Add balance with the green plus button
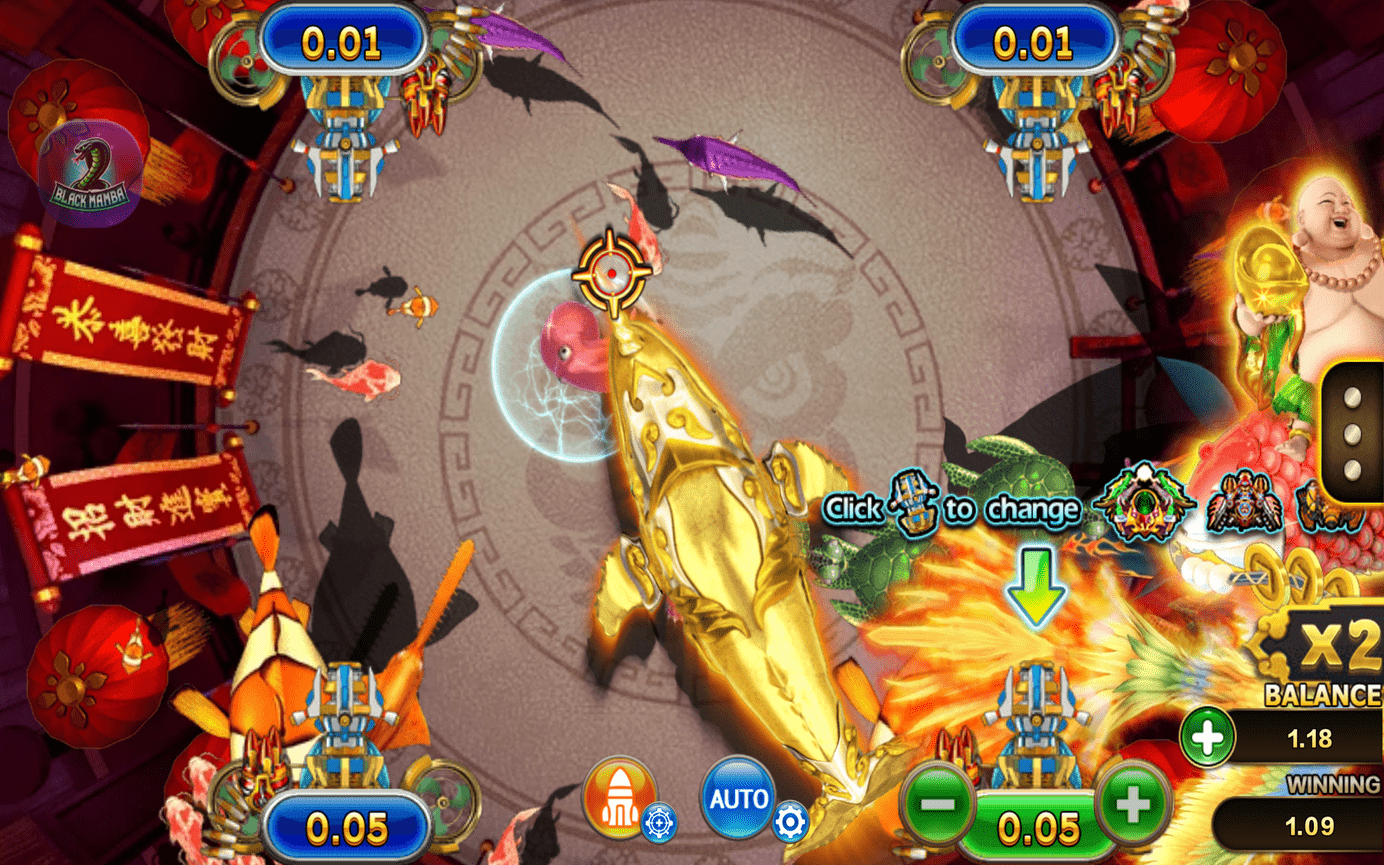This screenshot has height=865, width=1384. point(1207,739)
